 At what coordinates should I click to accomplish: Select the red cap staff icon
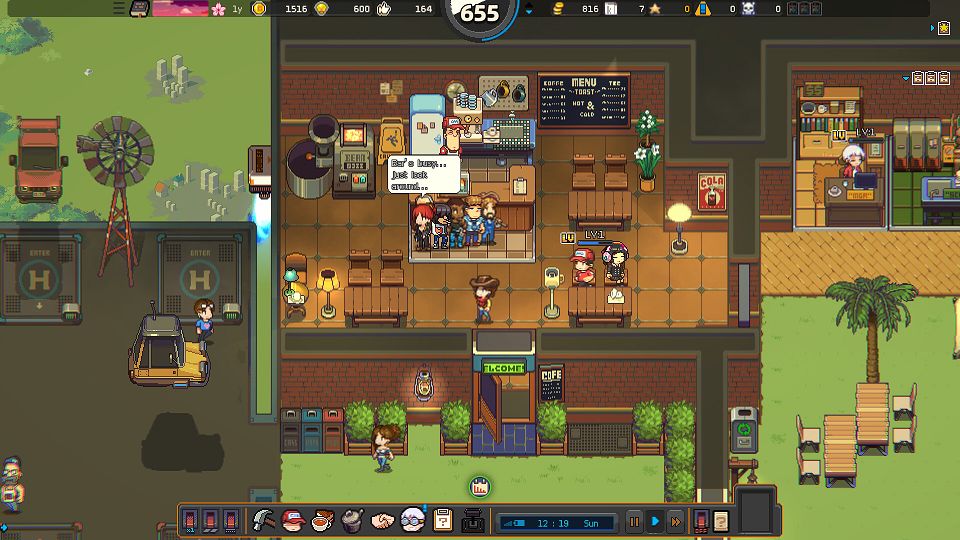coord(292,520)
